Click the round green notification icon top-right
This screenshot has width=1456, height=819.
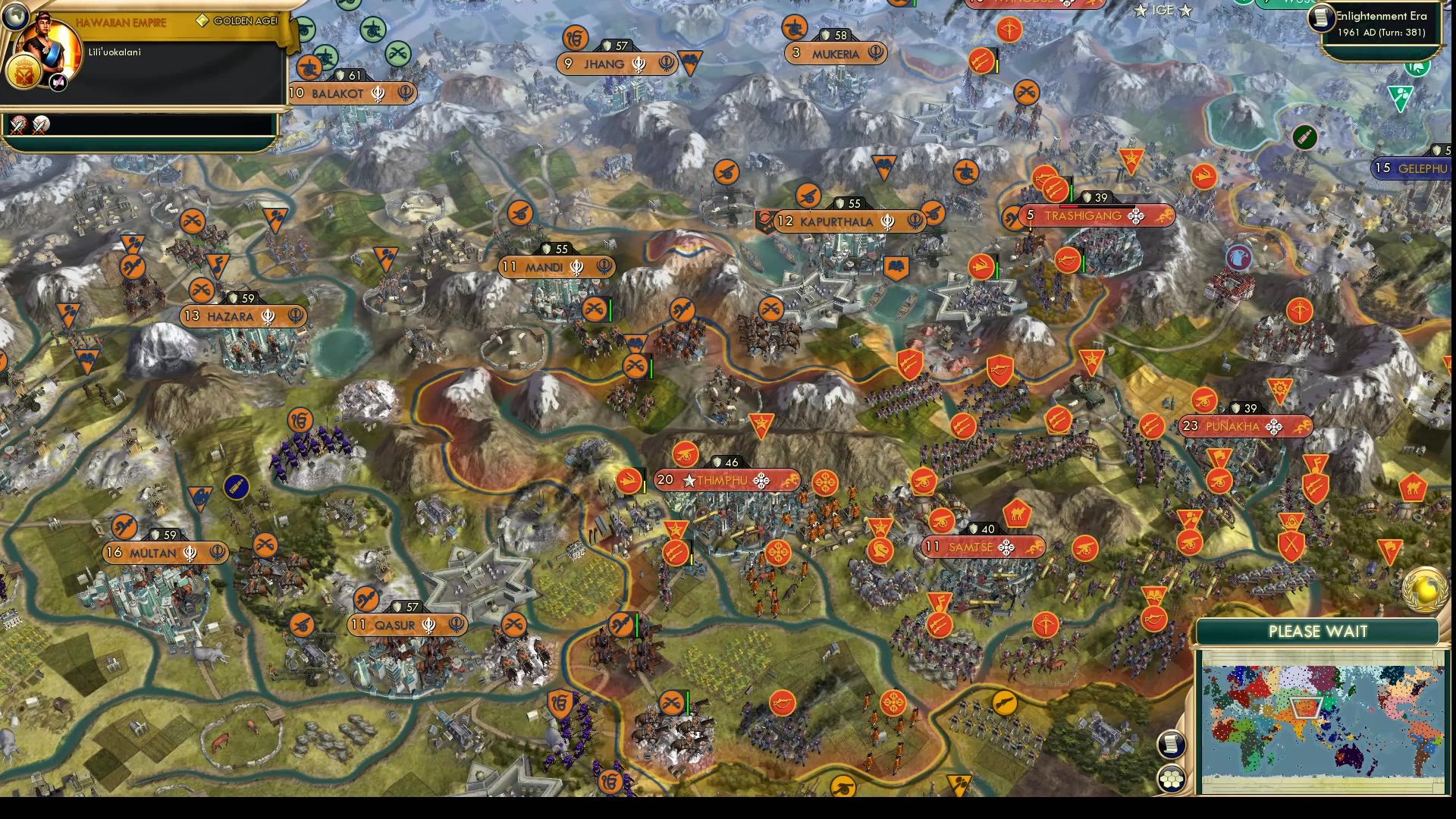click(x=1418, y=68)
